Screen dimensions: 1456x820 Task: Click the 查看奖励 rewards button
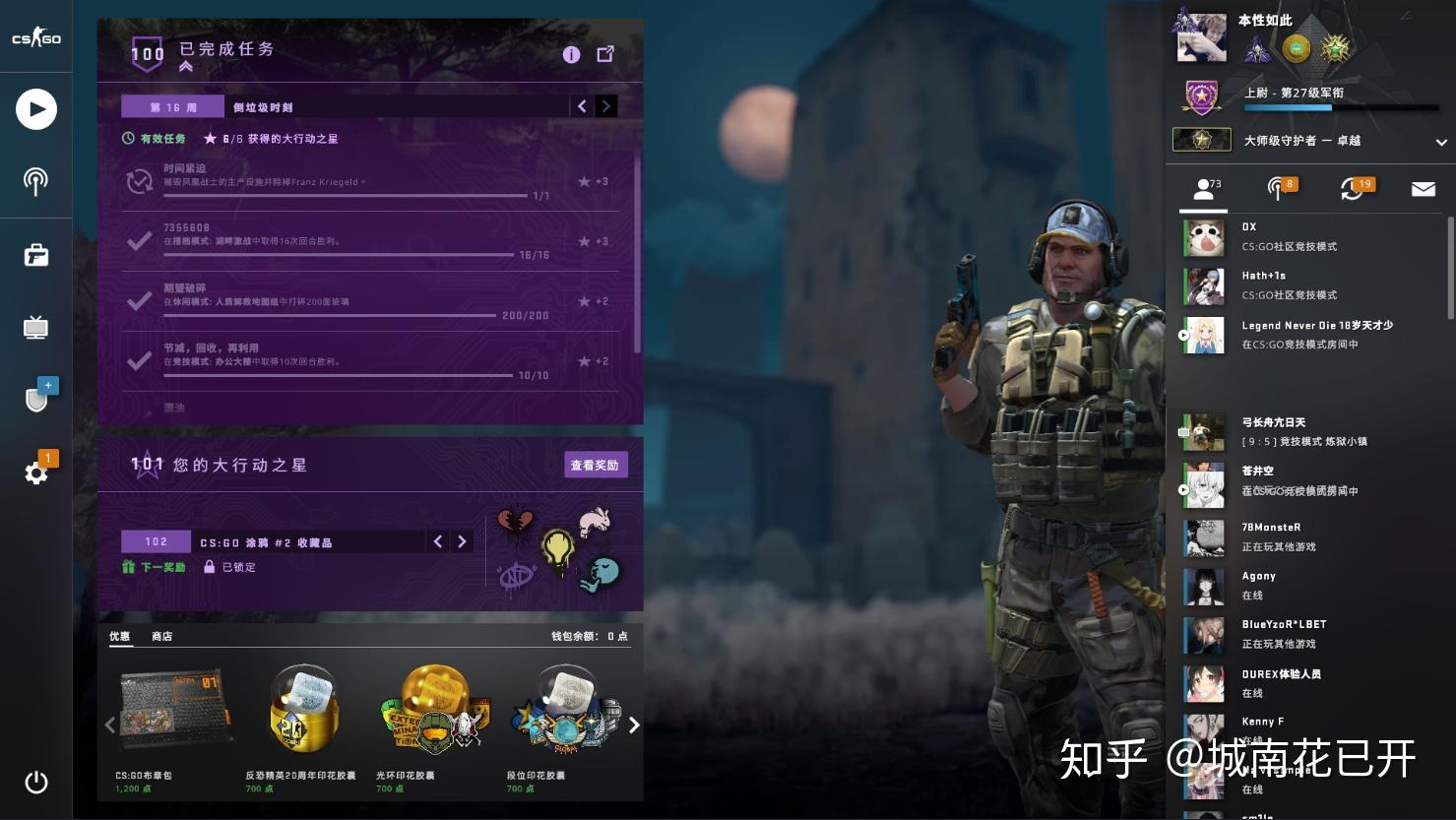click(596, 464)
